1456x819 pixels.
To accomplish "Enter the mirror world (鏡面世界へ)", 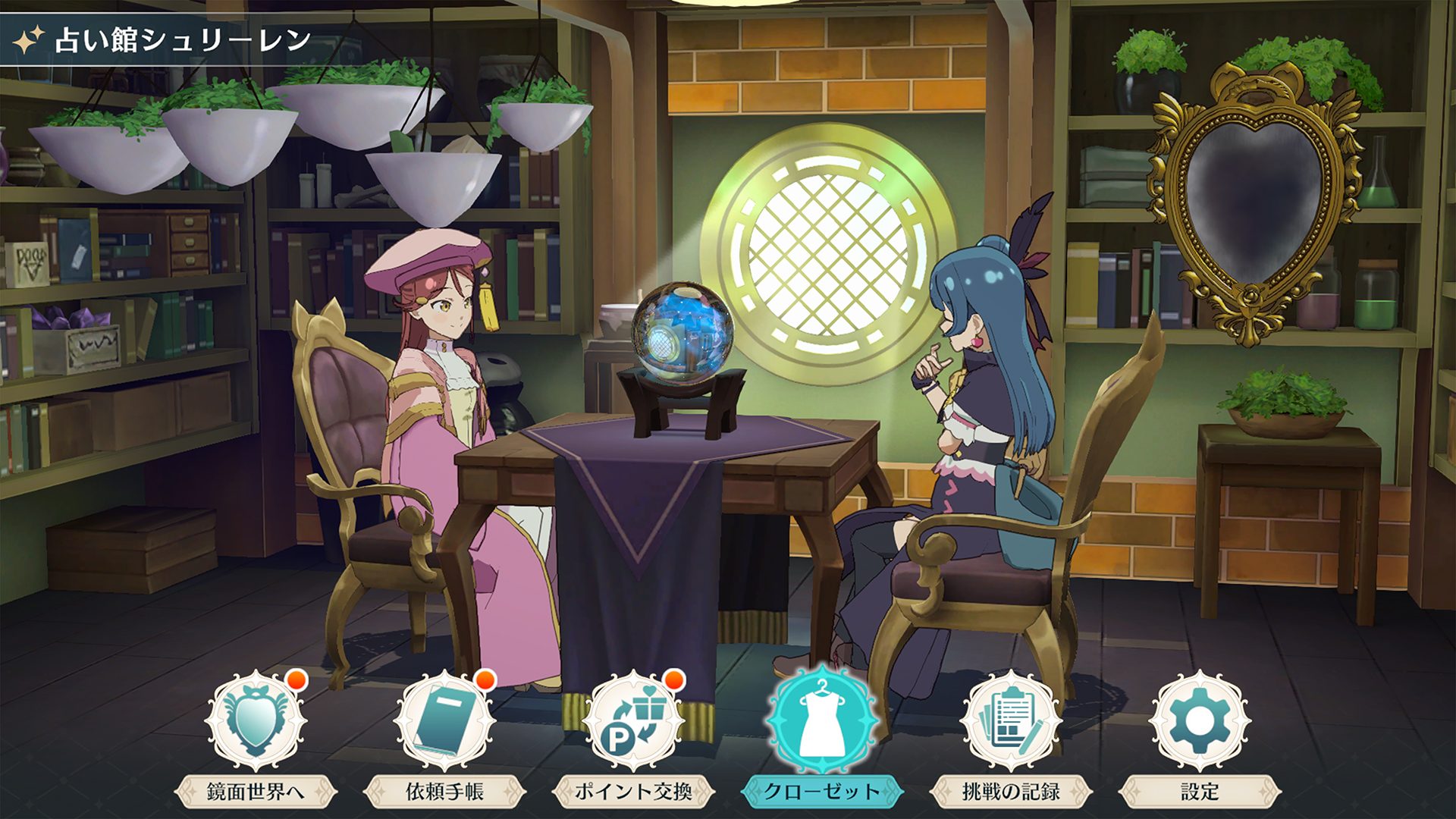I will pos(256,723).
